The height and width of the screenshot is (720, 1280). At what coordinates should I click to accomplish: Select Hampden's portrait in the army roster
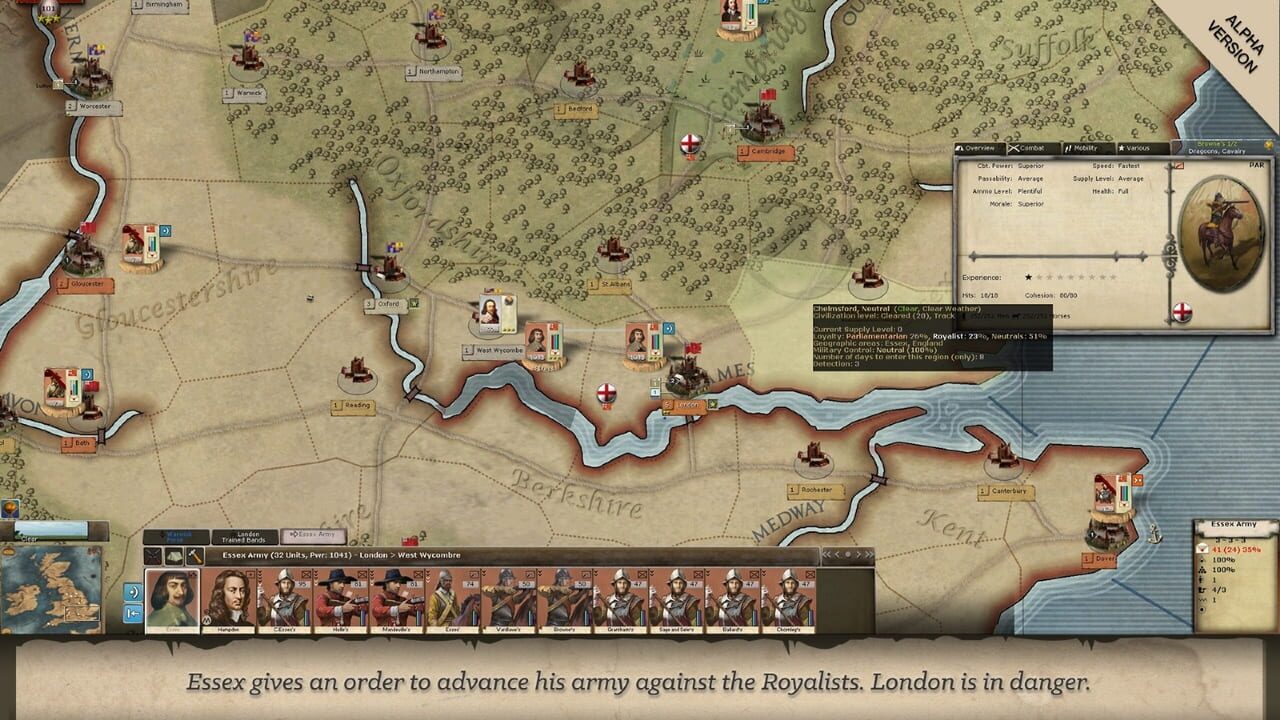(229, 597)
